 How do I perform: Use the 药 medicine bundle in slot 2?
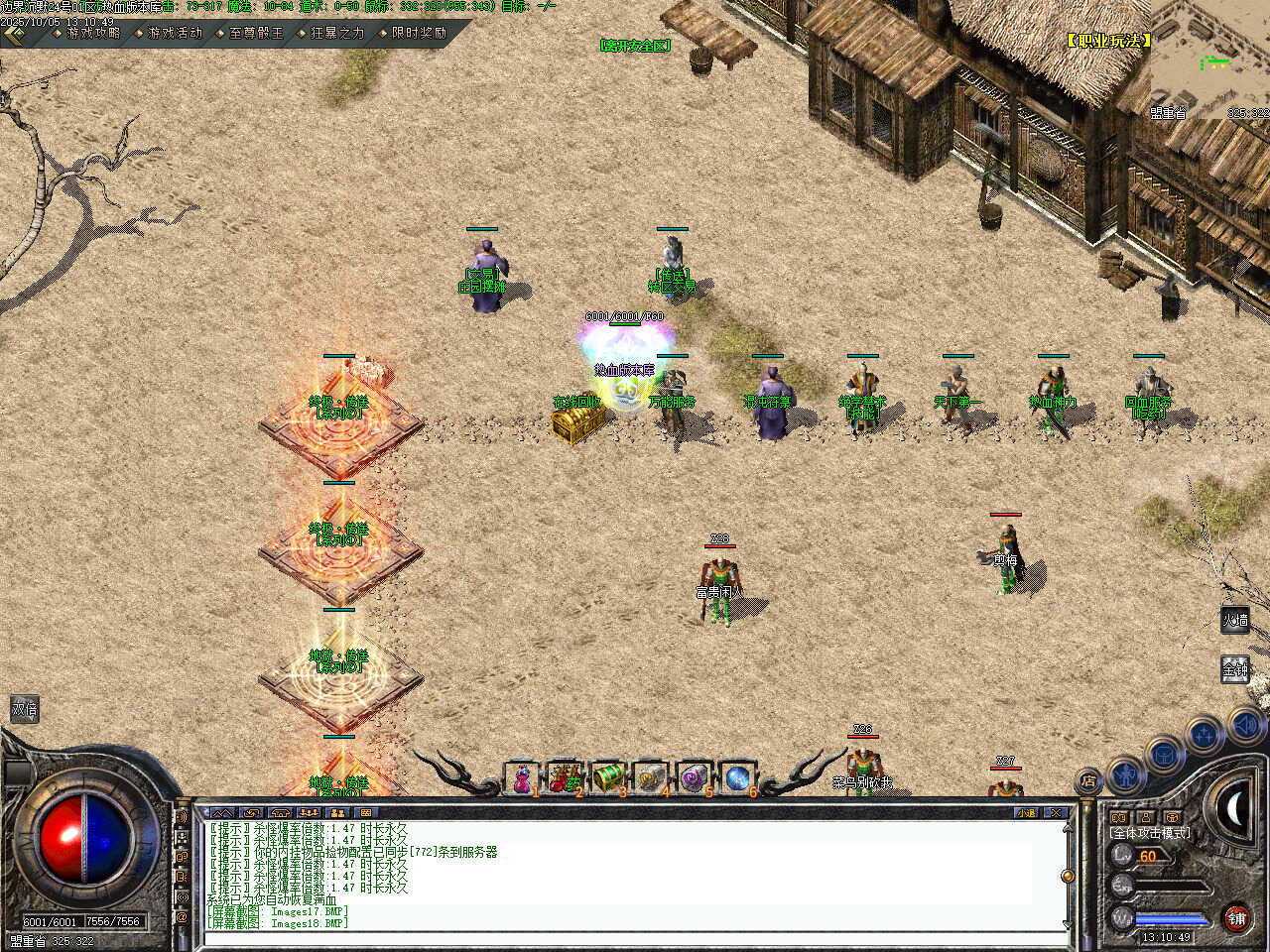click(x=565, y=778)
